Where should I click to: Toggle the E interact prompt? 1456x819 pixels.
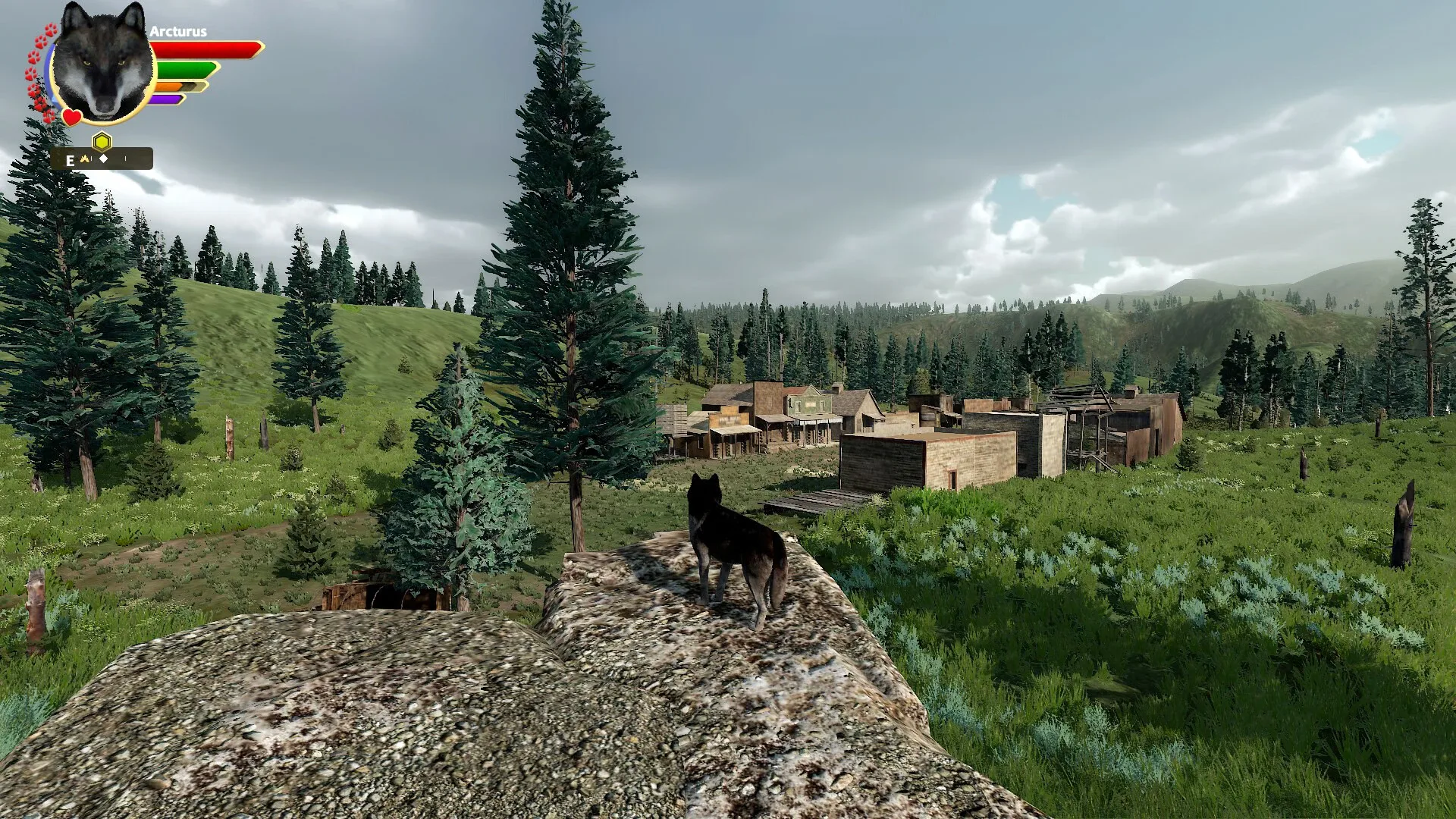71,161
